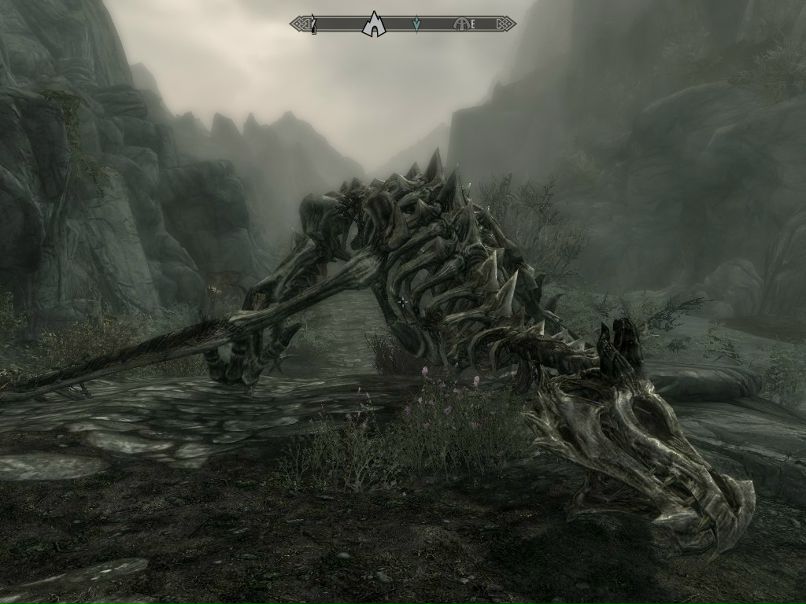Select the teal quest arrow marker on the compass
This screenshot has height=604, width=806.
417,23
